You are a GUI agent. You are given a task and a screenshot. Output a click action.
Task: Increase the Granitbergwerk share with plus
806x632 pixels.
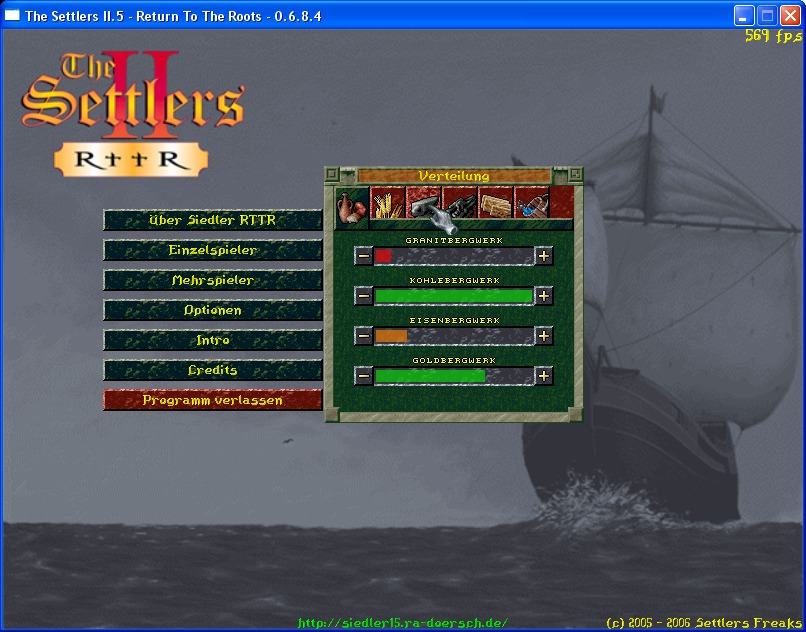click(543, 256)
